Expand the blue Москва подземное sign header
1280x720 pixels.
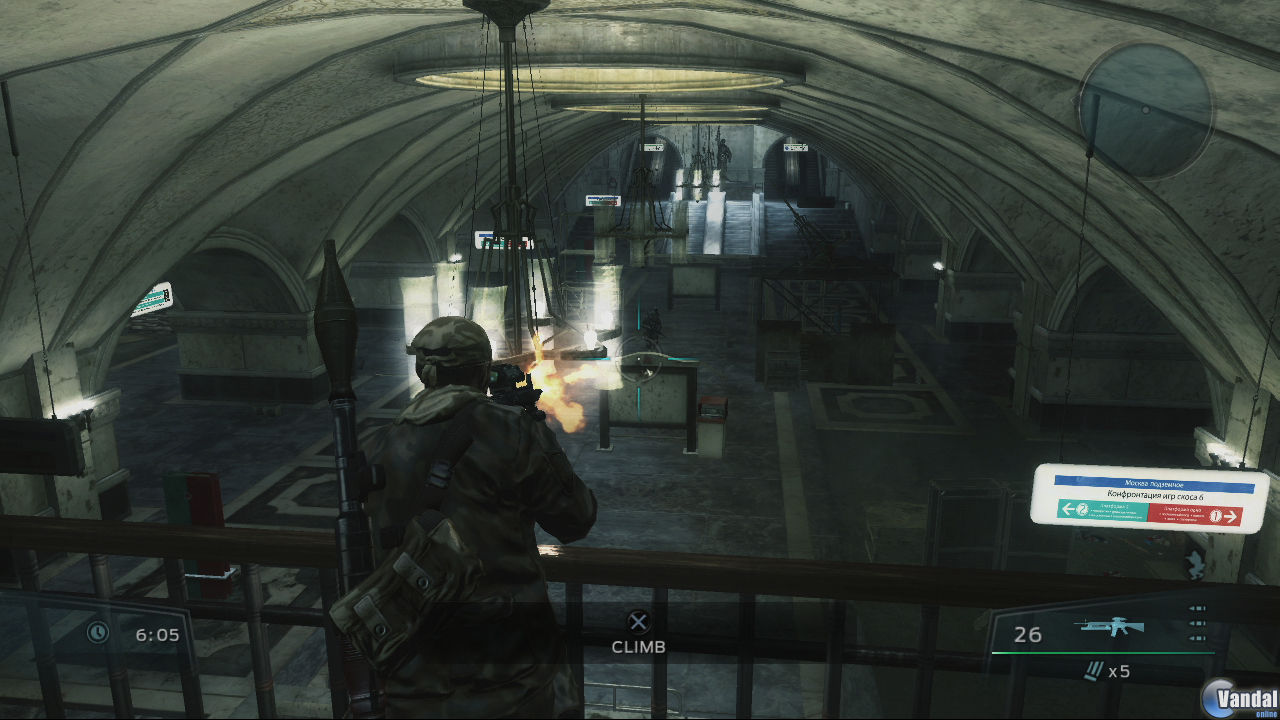1156,482
